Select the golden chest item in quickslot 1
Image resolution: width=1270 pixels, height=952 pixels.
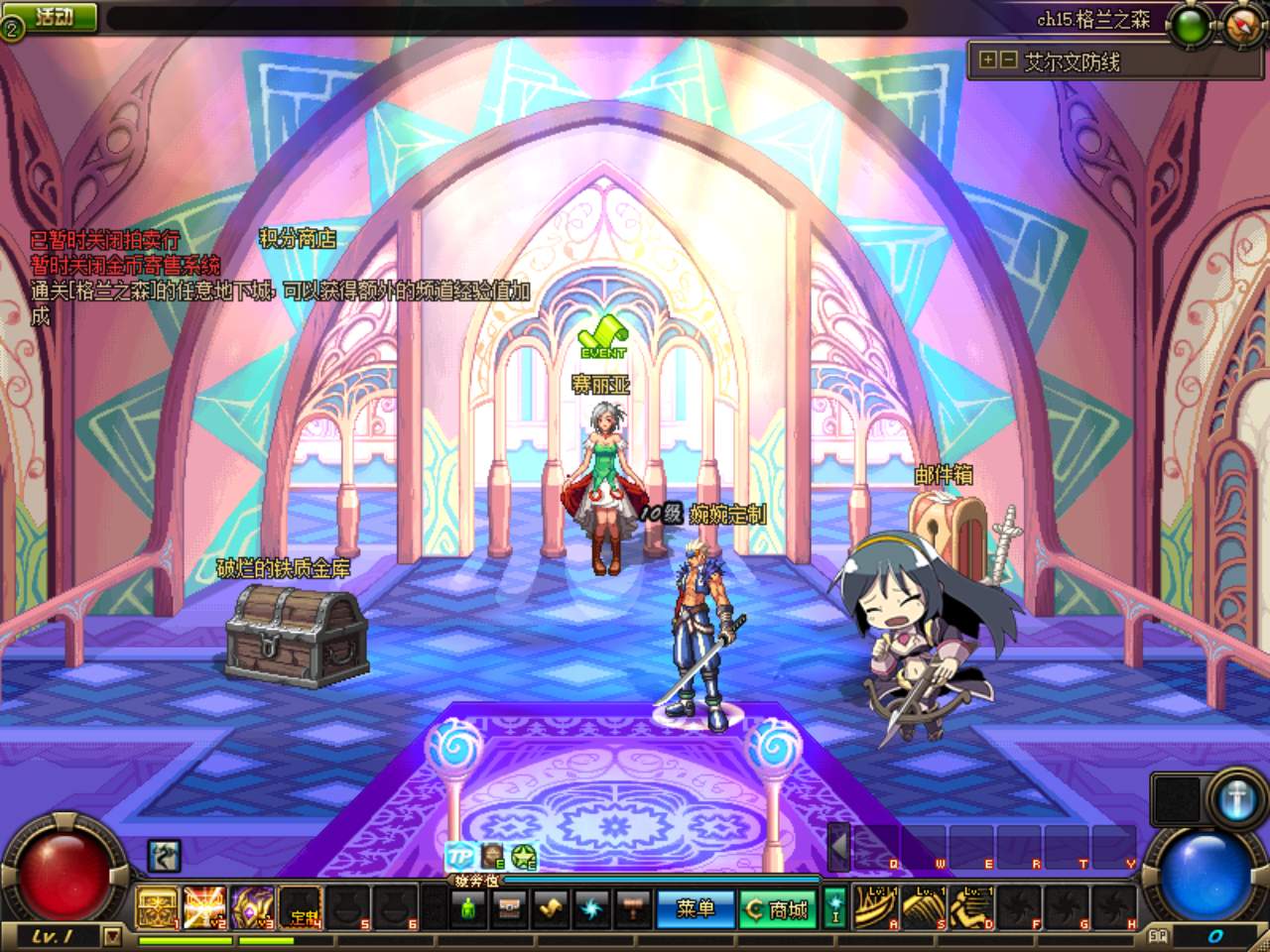coord(155,908)
